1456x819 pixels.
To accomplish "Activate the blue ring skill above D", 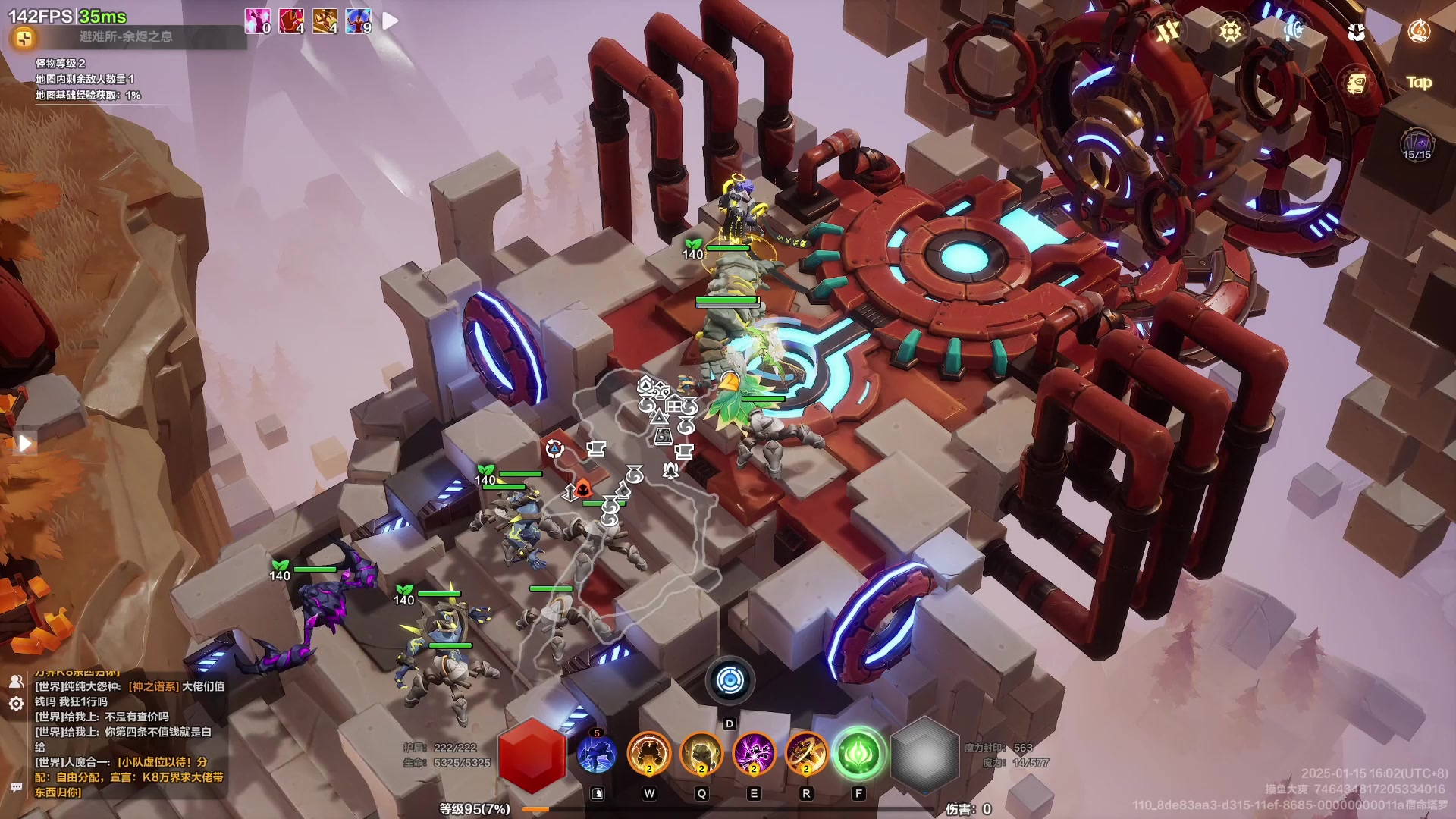I will point(730,680).
